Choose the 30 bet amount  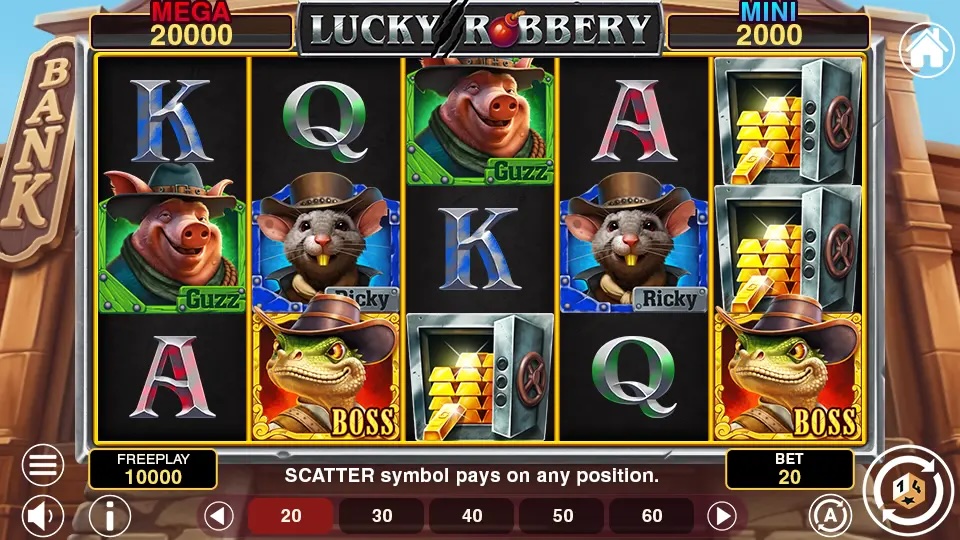[382, 516]
